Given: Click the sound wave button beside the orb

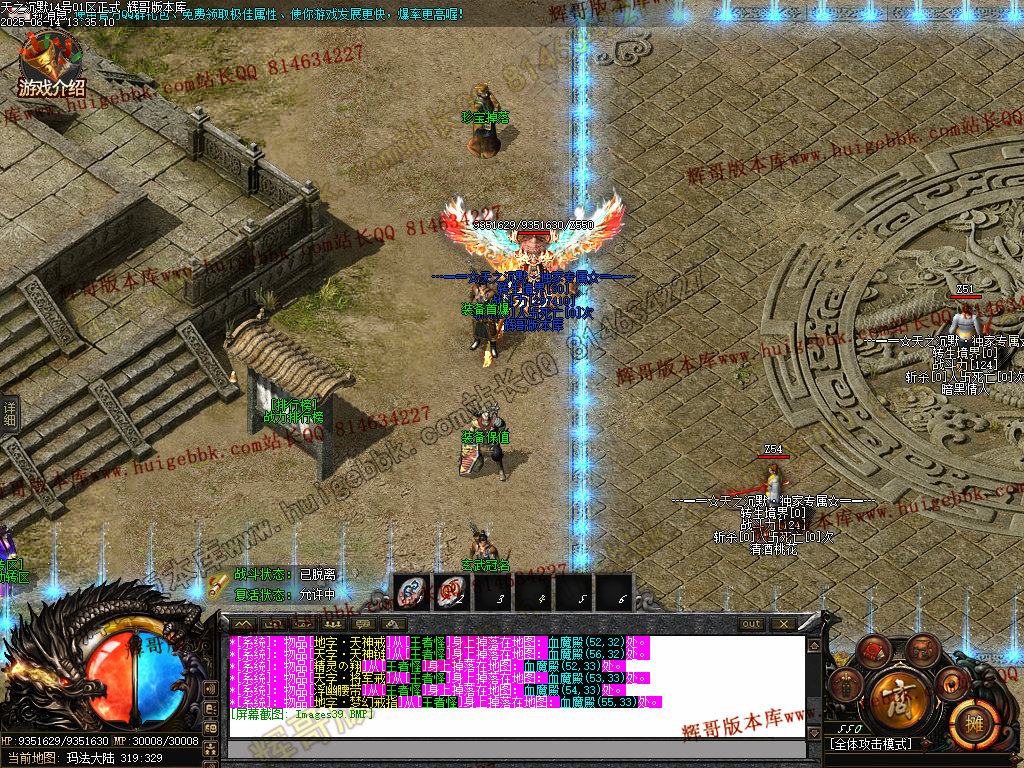Looking at the screenshot, I should (x=209, y=689).
